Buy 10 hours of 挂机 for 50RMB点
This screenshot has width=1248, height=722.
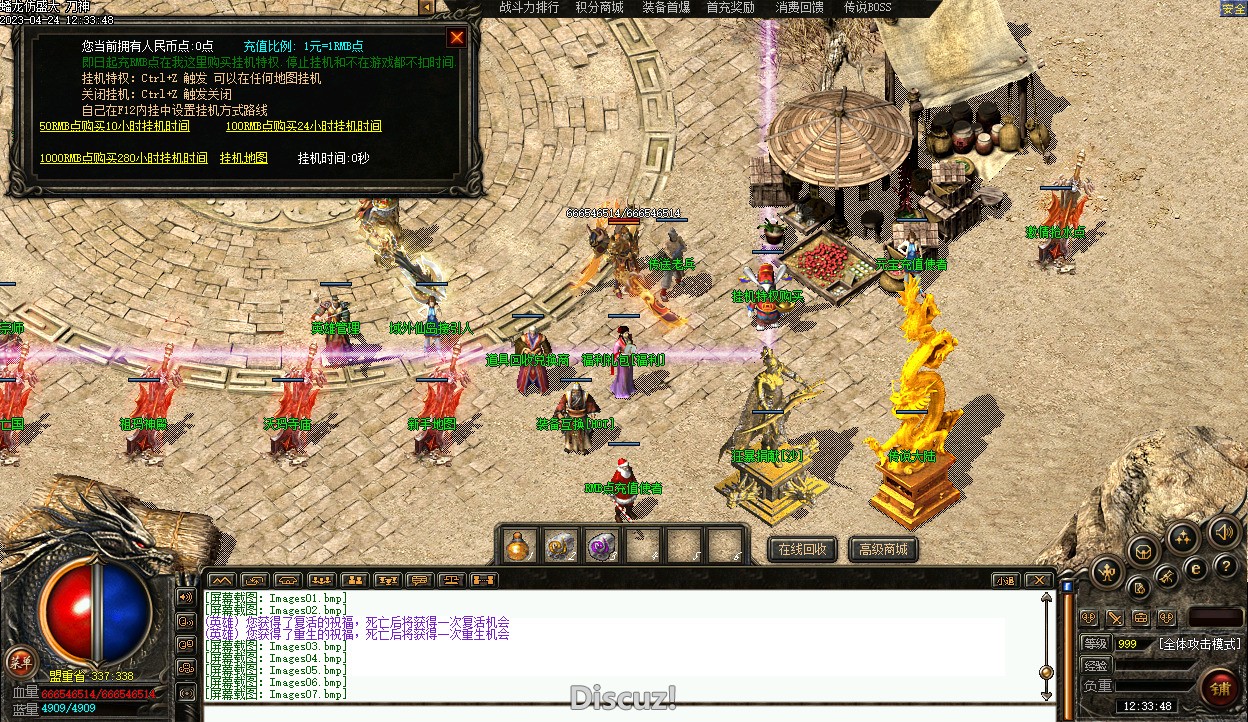(x=114, y=126)
